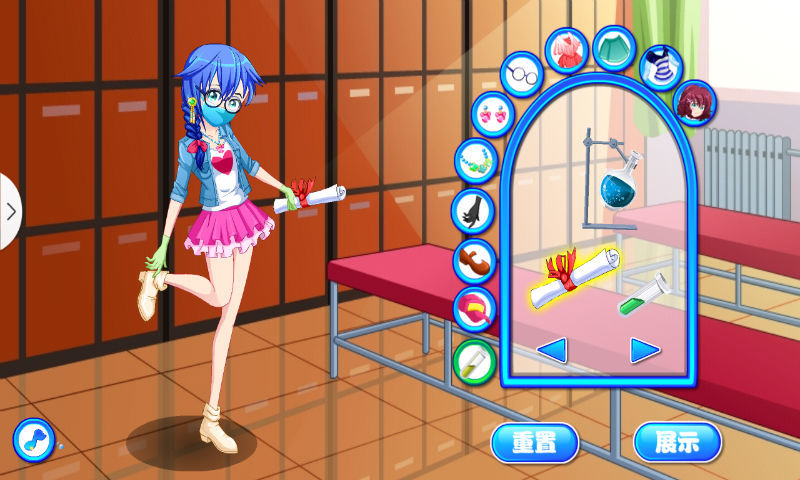Choose the black glove category

tap(472, 210)
